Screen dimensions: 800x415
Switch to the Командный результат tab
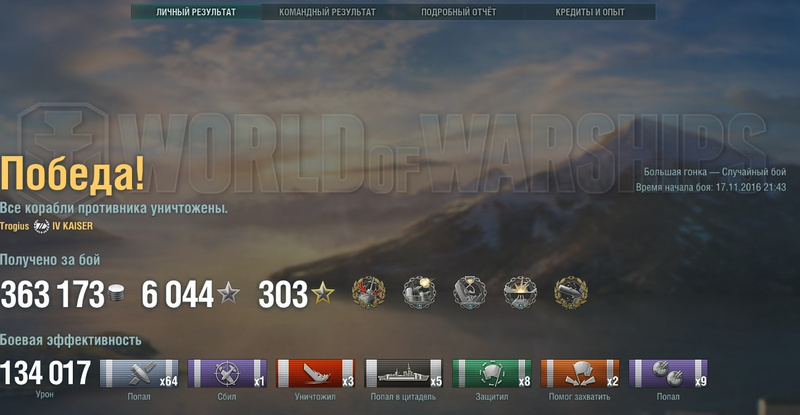point(328,12)
